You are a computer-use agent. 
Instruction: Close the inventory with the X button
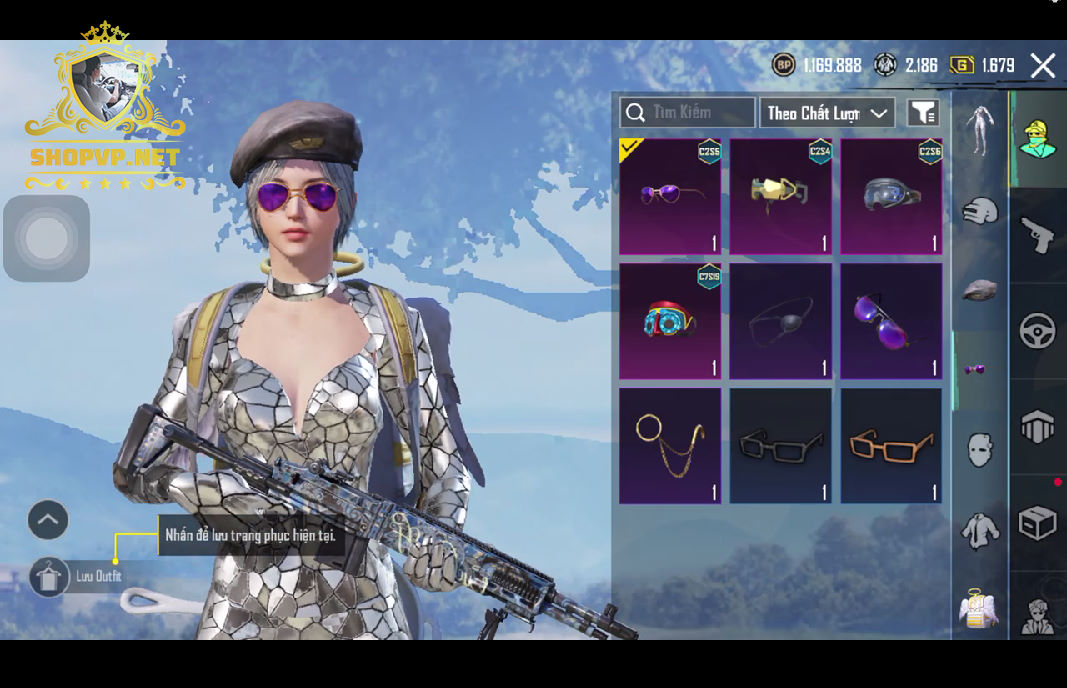[x=1043, y=66]
